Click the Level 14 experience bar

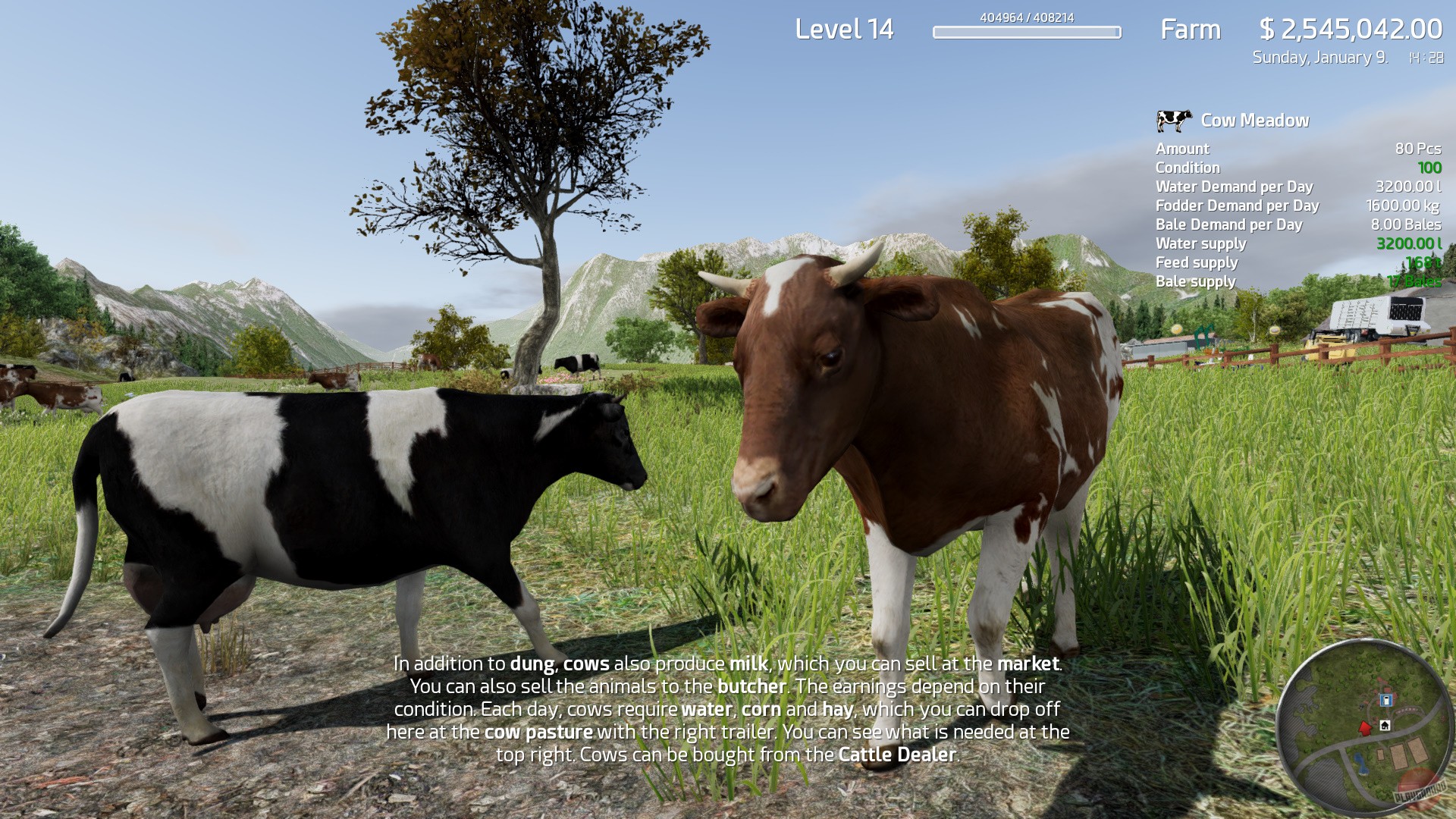pos(1026,33)
